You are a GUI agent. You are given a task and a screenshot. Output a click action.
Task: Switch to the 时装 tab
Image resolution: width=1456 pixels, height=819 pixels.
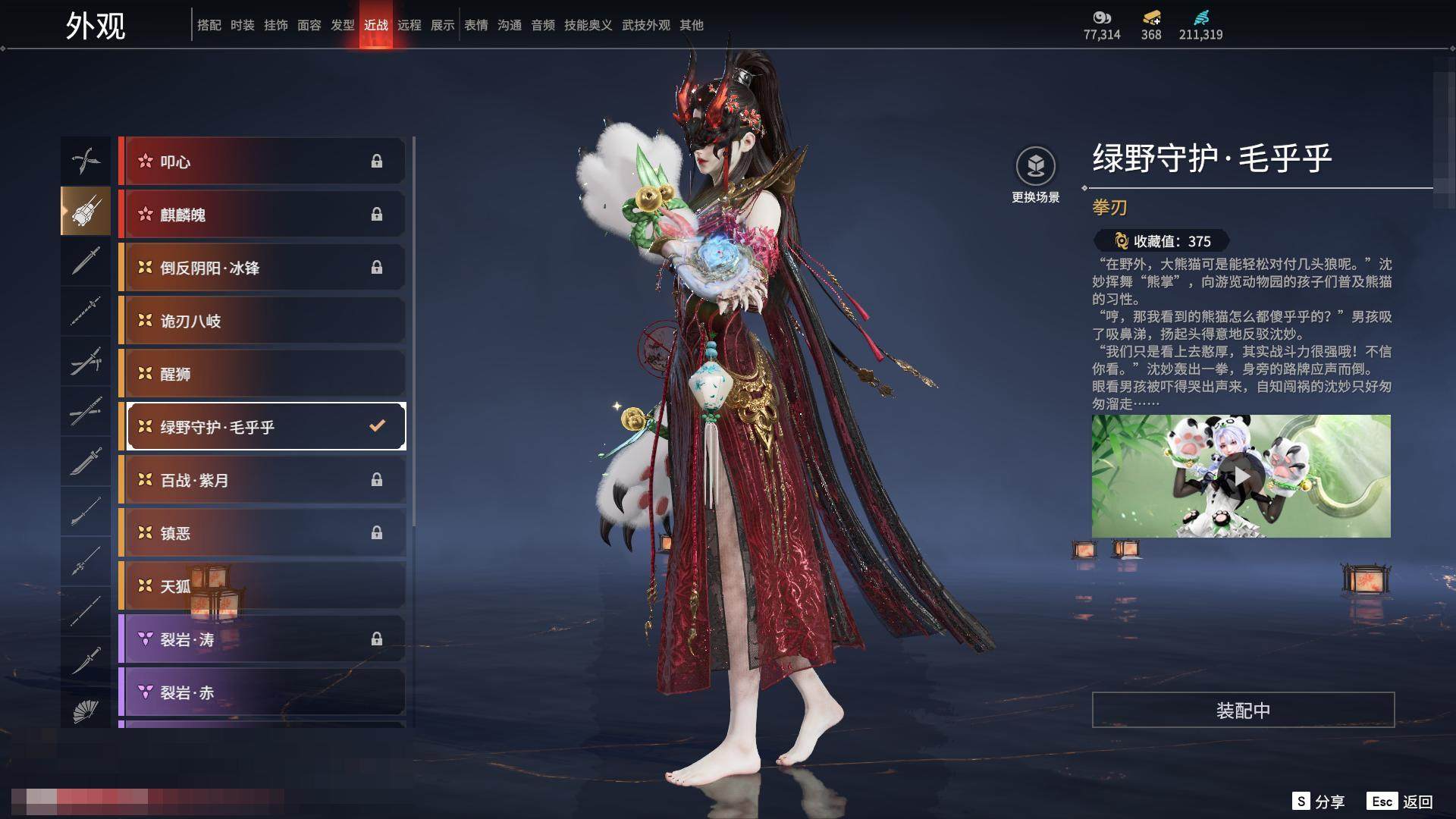(243, 25)
